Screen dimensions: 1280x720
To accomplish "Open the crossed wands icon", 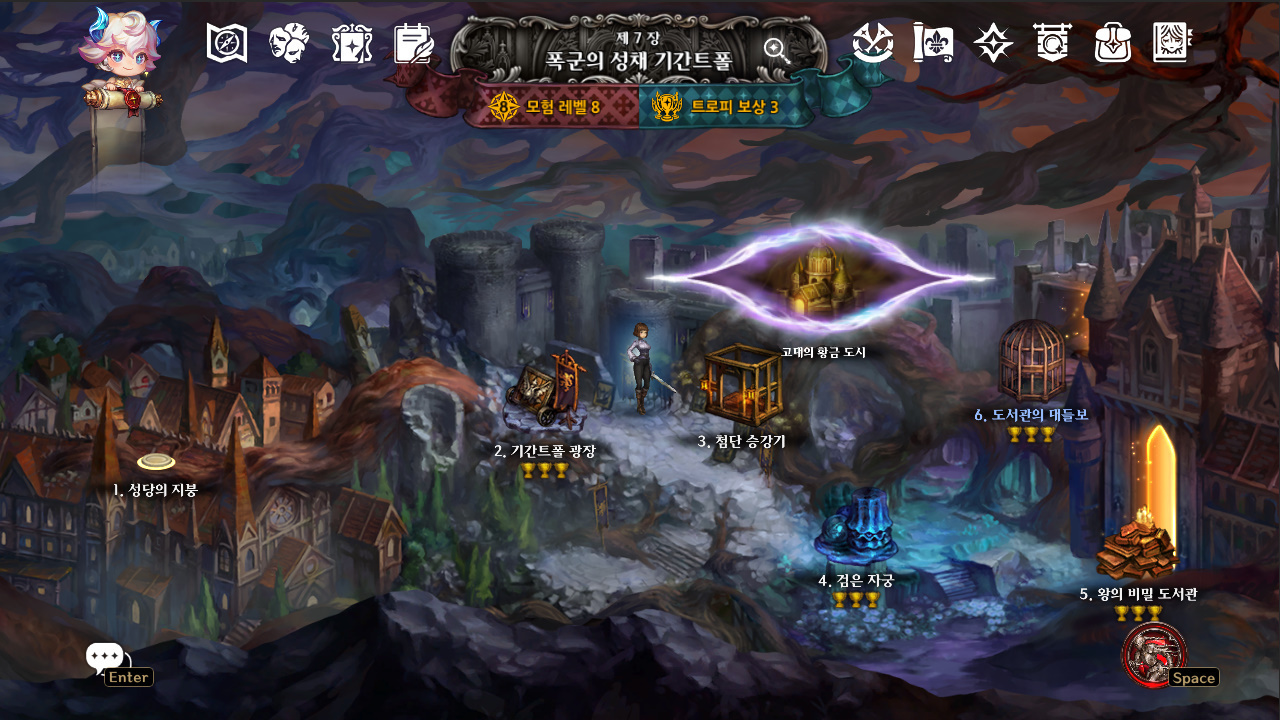I will tap(873, 43).
